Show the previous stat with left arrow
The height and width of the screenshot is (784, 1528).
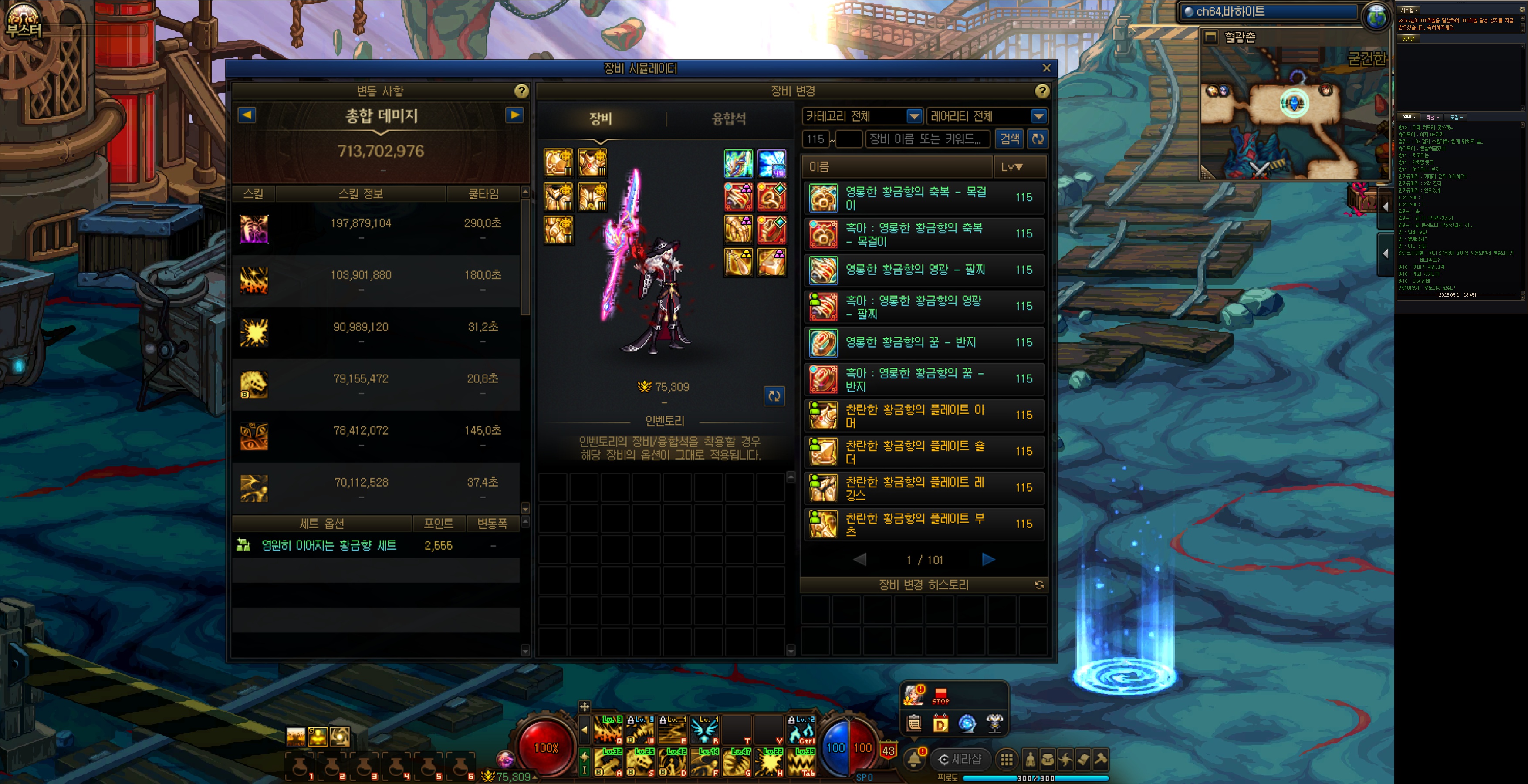[247, 115]
